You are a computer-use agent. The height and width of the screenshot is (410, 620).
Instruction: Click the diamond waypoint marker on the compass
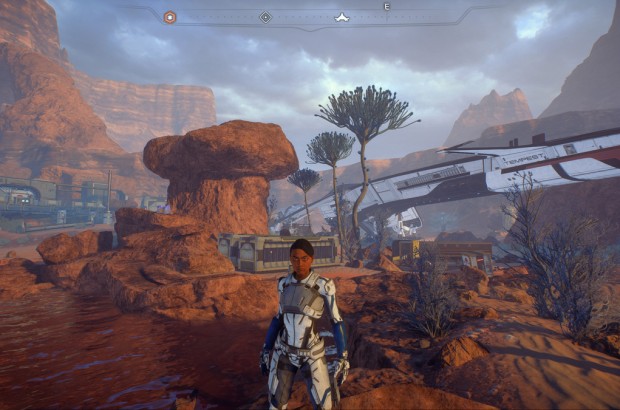pos(265,17)
